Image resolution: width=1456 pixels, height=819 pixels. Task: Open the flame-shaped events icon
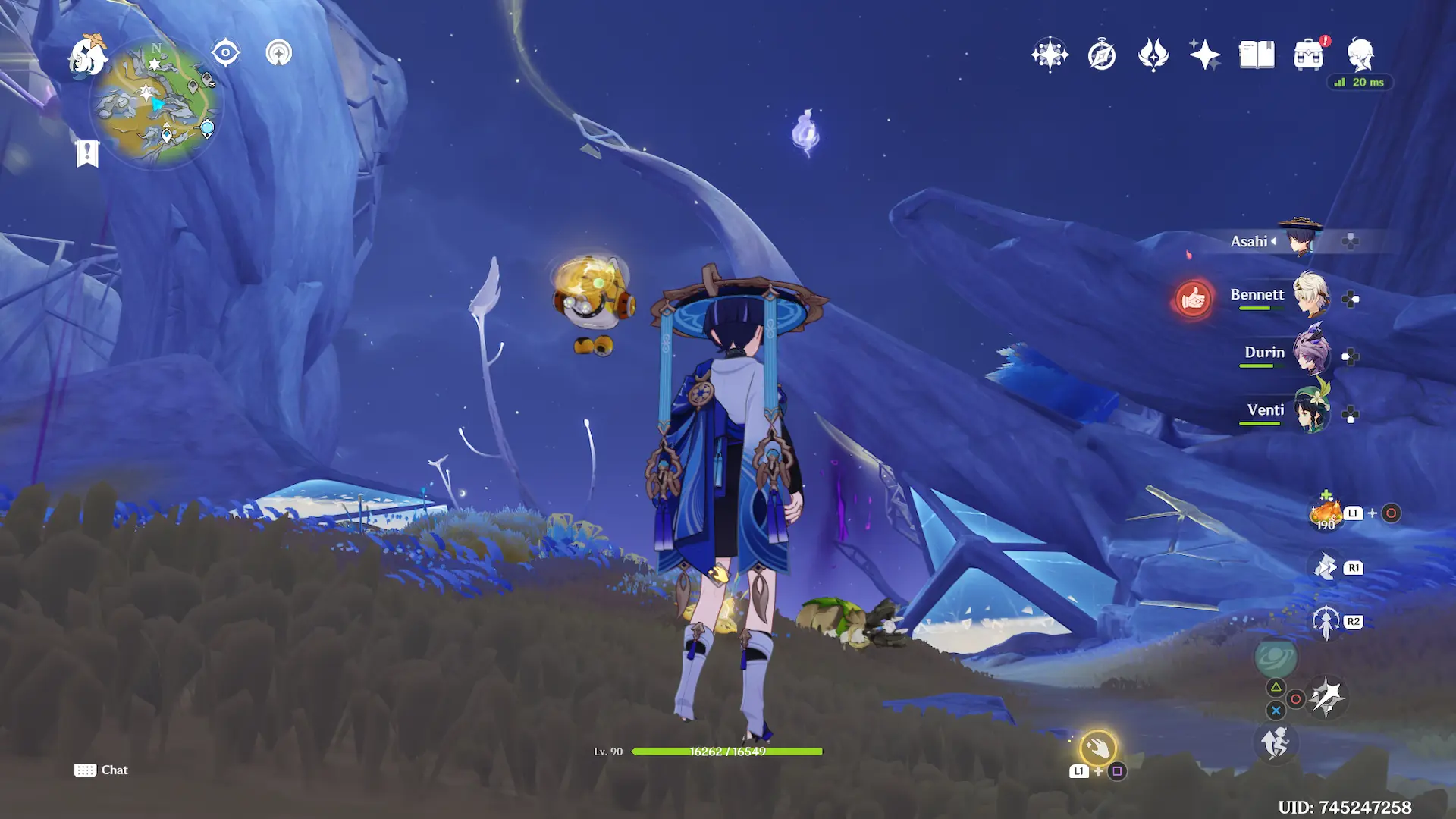coord(1153,55)
